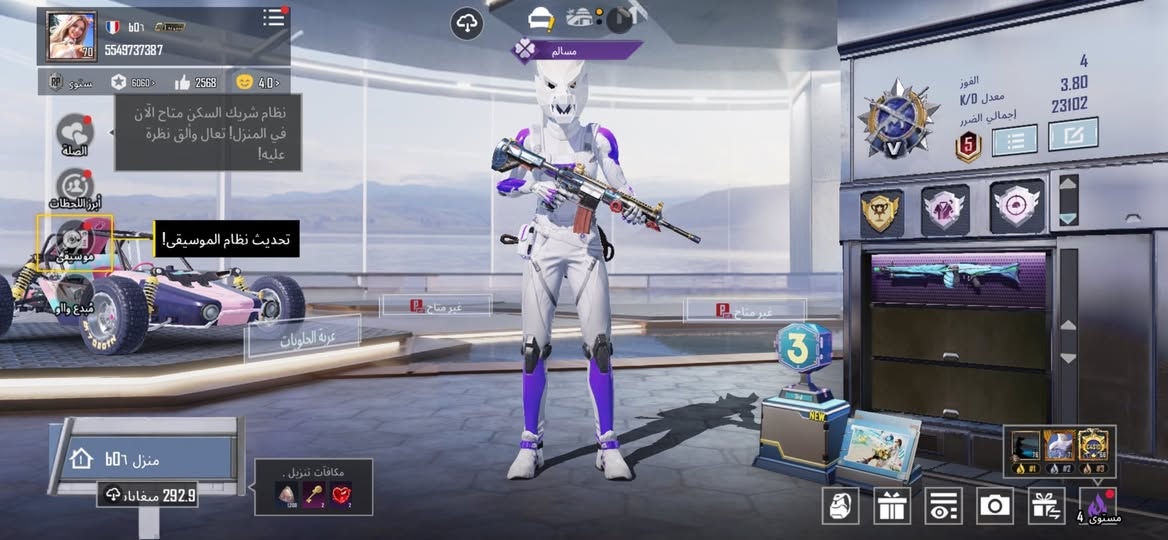Open the hearts connection icon
The height and width of the screenshot is (540, 1168).
tap(74, 133)
